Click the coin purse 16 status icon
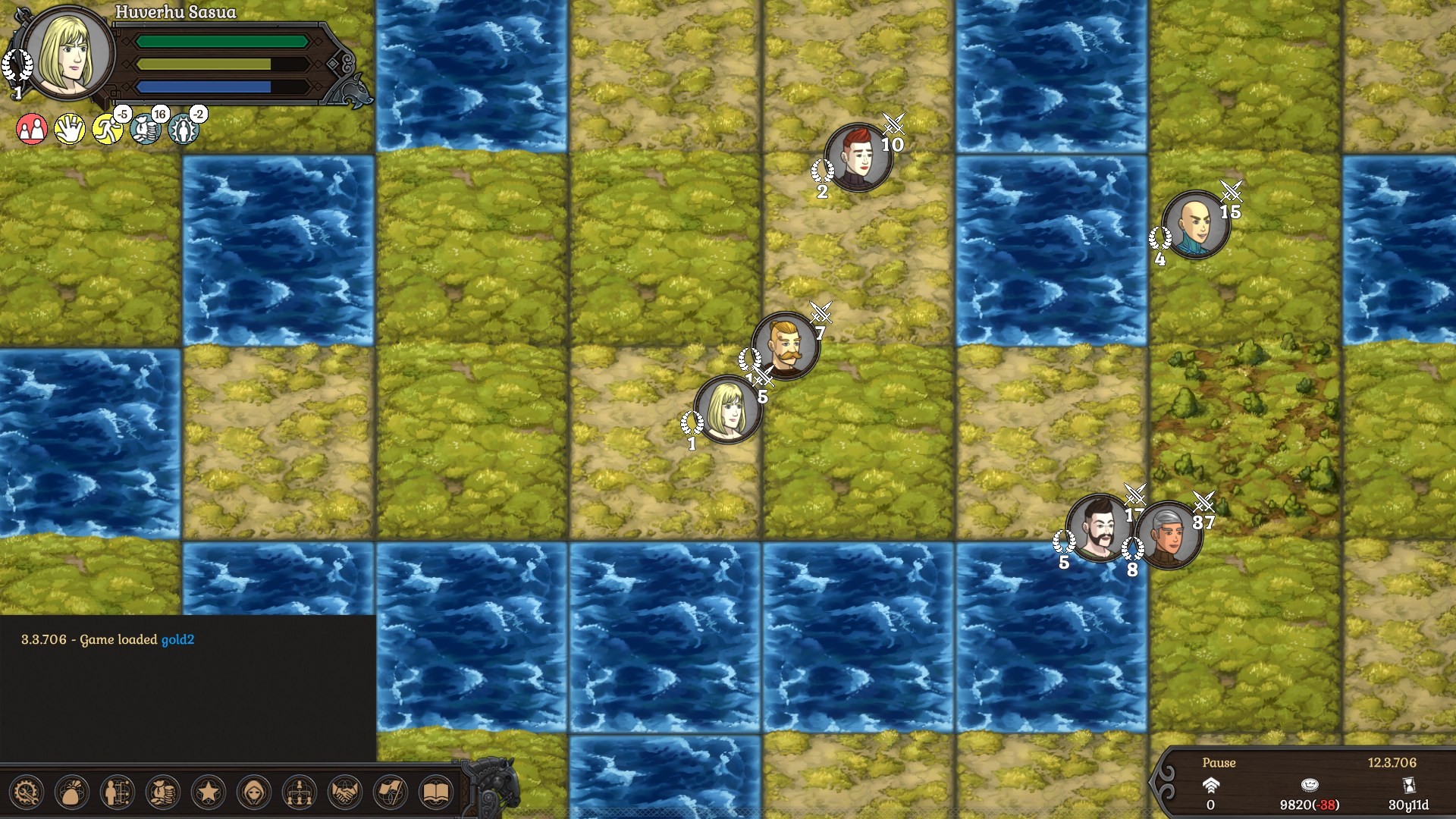1456x819 pixels. 145,129
